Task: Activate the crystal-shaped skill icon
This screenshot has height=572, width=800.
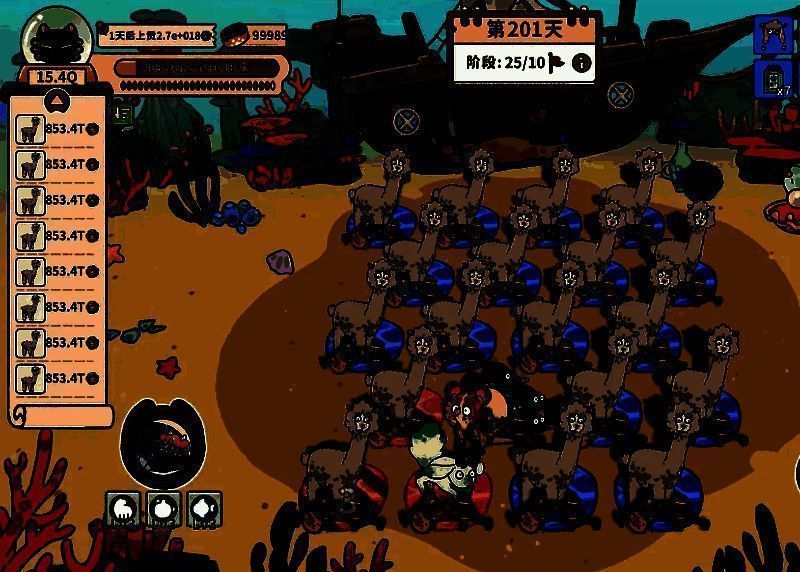Action: point(204,509)
